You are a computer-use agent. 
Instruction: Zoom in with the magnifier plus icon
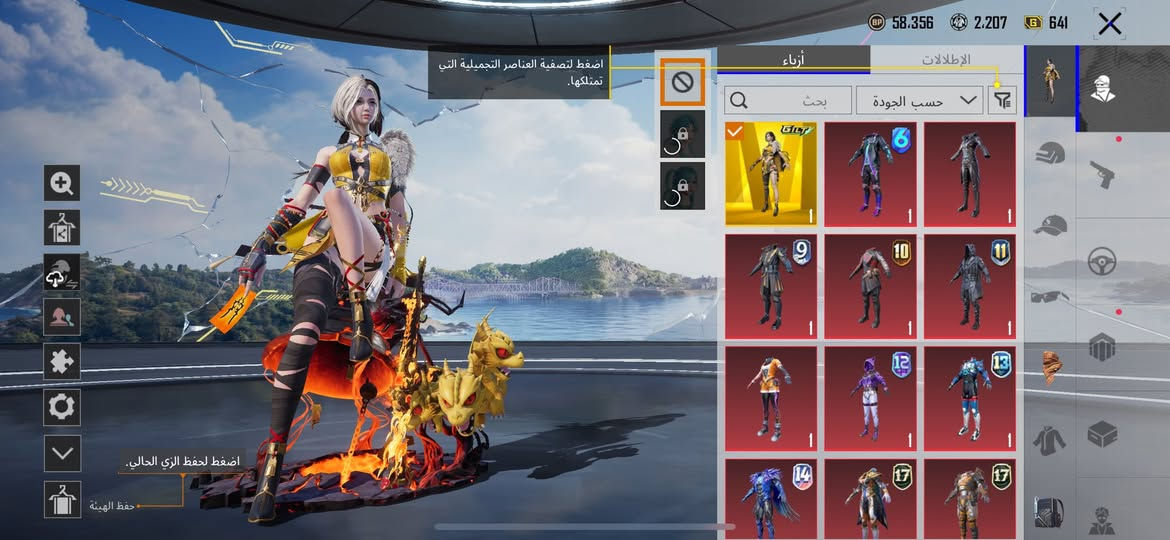click(62, 183)
